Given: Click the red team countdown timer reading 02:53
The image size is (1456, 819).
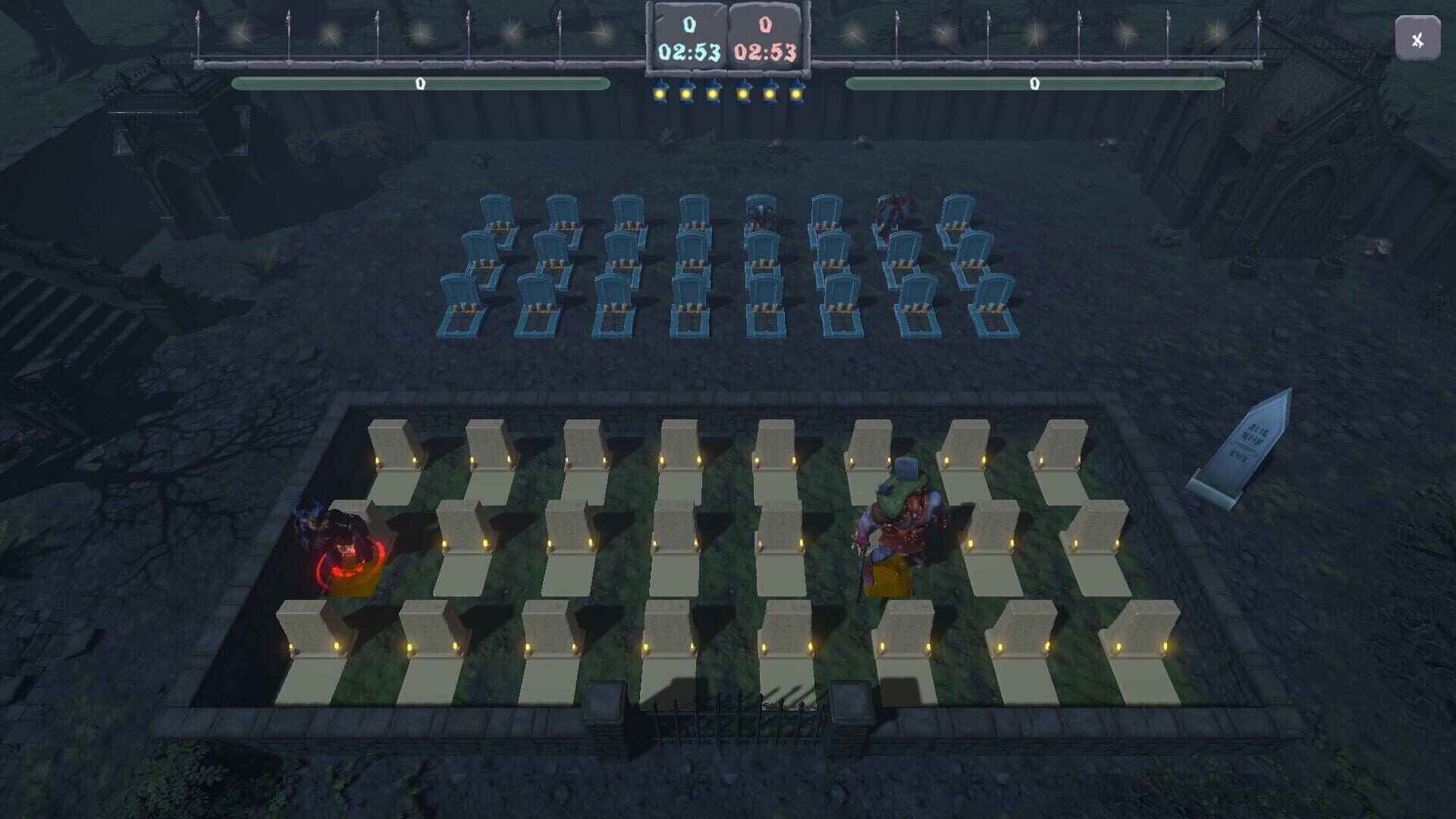Looking at the screenshot, I should [766, 53].
